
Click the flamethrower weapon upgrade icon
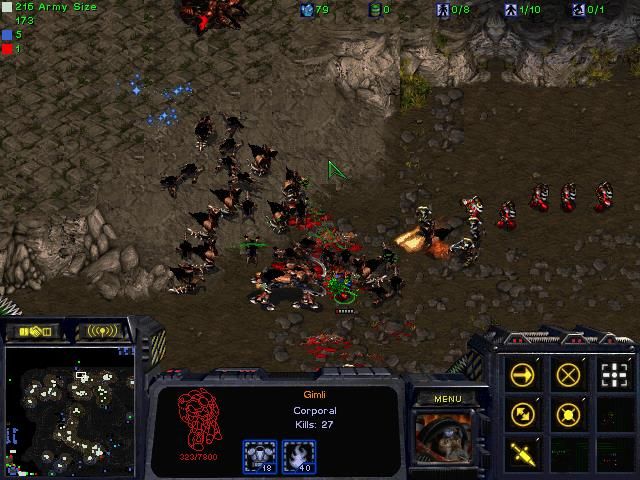coord(298,457)
